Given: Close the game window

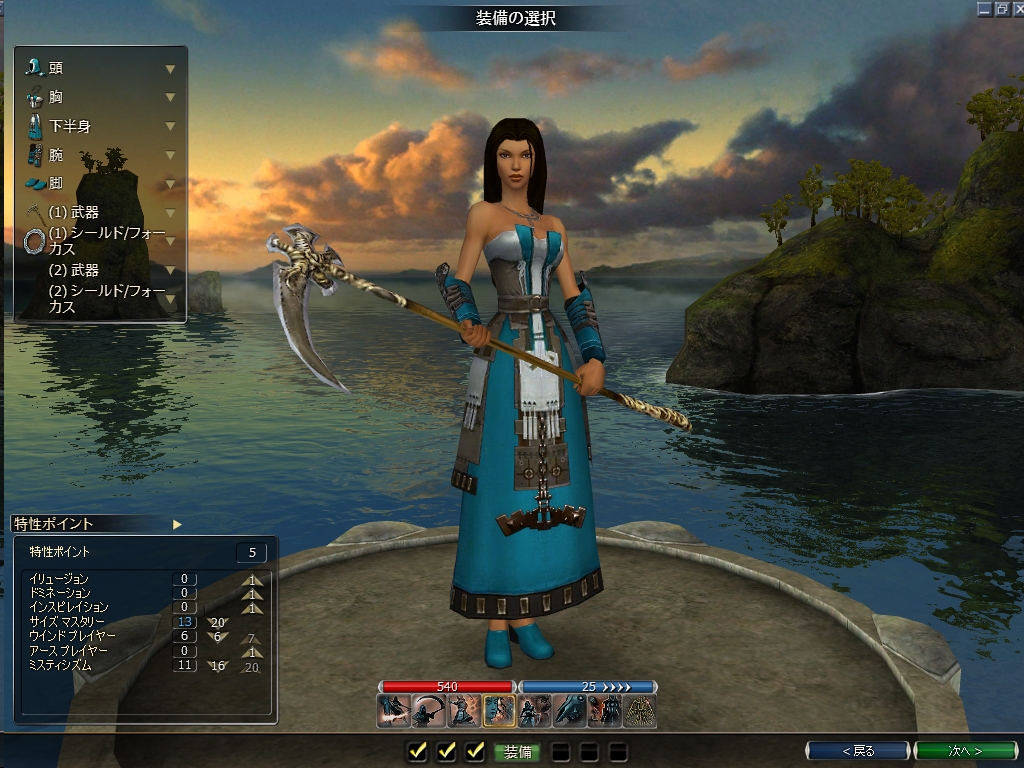Looking at the screenshot, I should 1016,8.
